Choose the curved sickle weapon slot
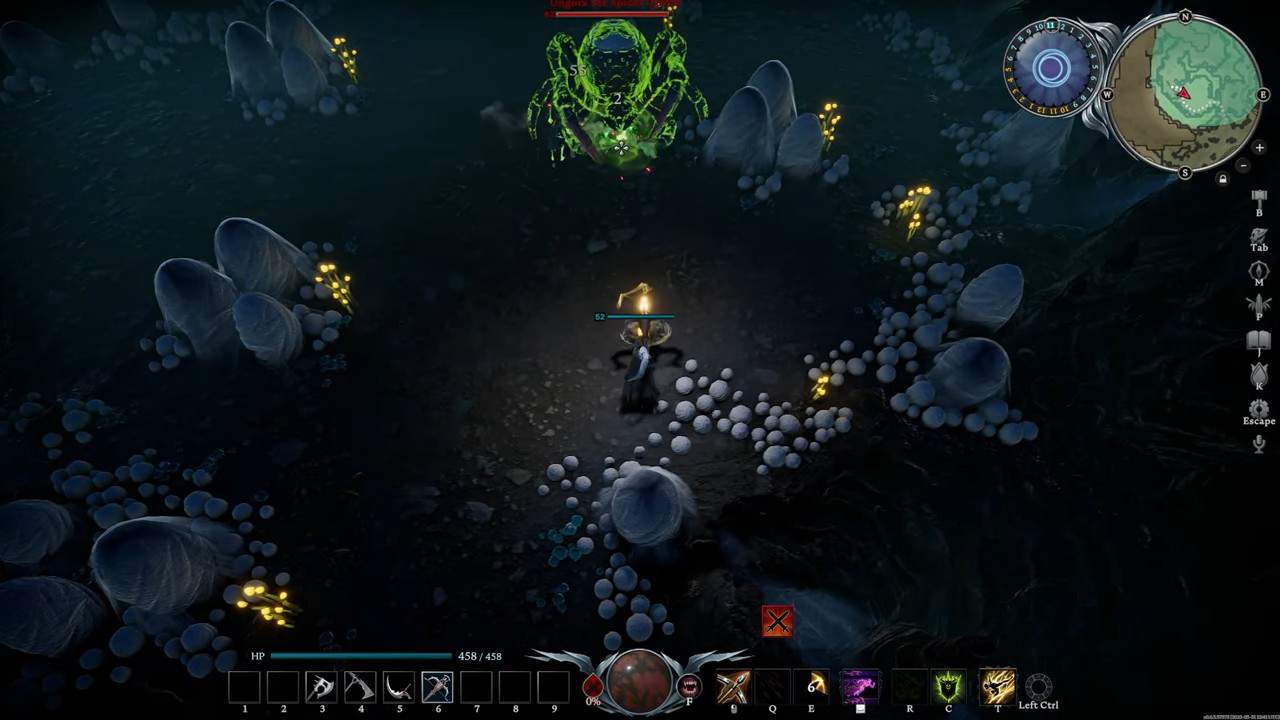Viewport: 1280px width, 720px height. click(x=399, y=687)
